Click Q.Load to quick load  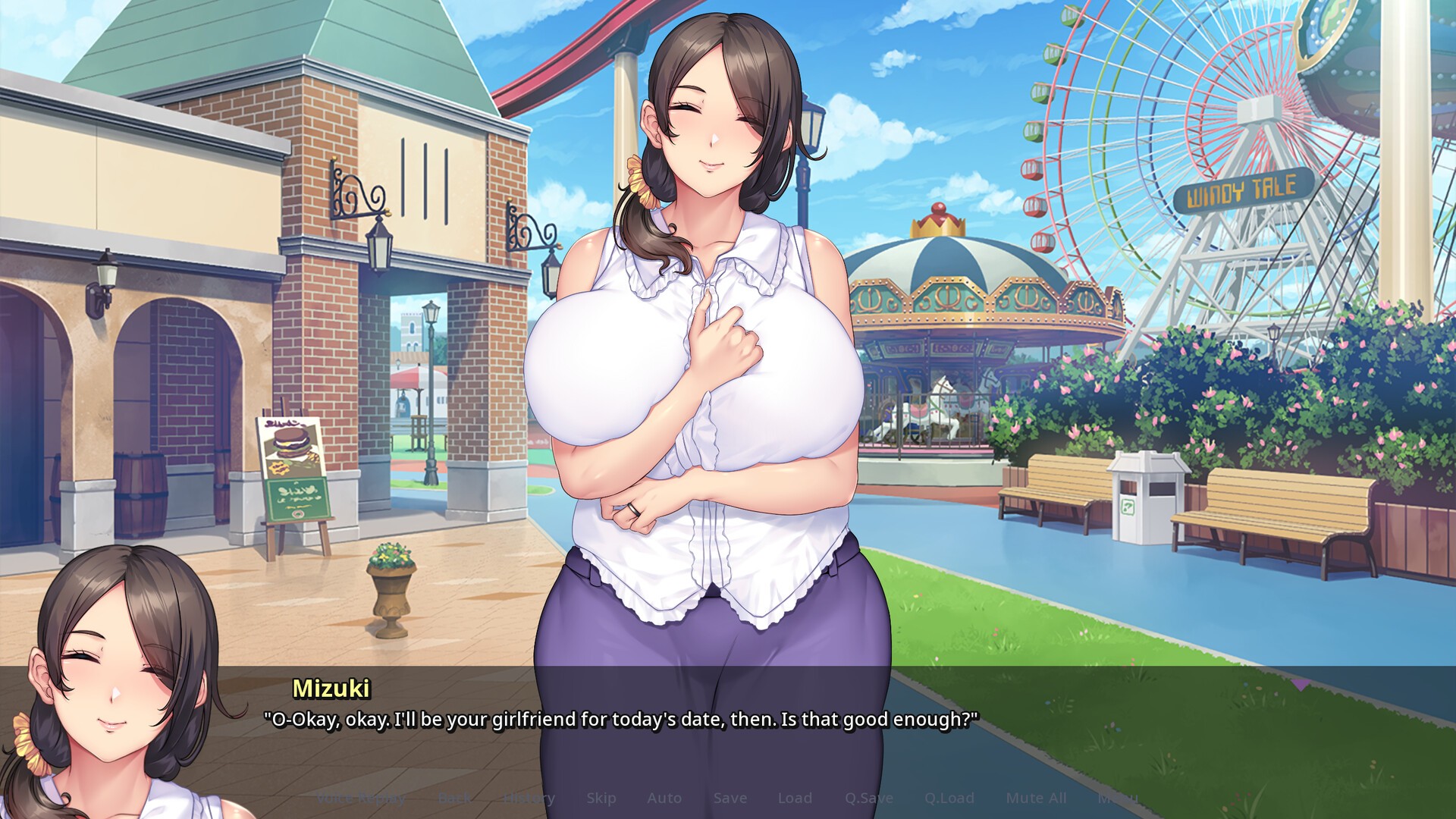tap(949, 798)
